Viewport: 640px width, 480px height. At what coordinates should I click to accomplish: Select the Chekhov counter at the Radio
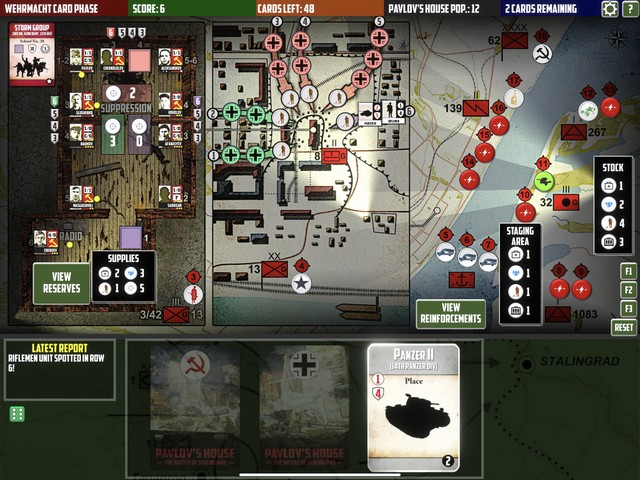pyautogui.click(x=45, y=240)
